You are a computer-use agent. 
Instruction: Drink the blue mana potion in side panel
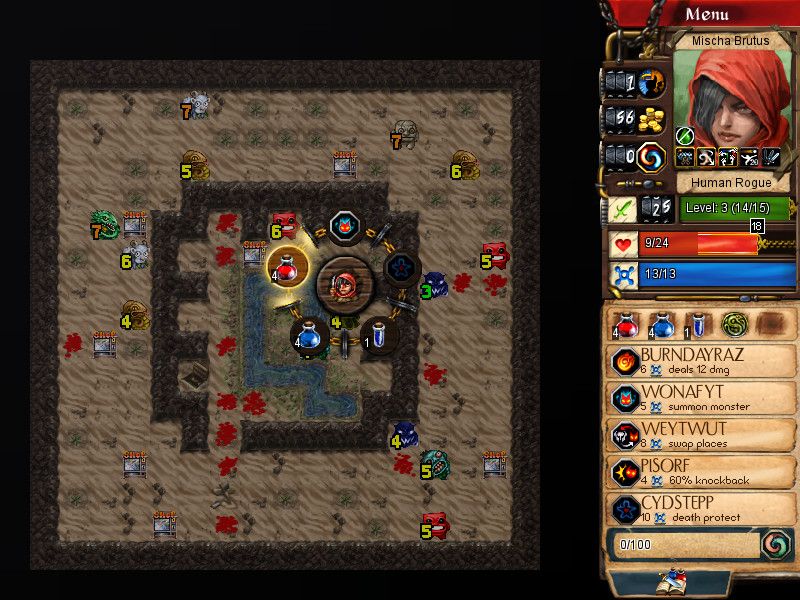coord(661,324)
